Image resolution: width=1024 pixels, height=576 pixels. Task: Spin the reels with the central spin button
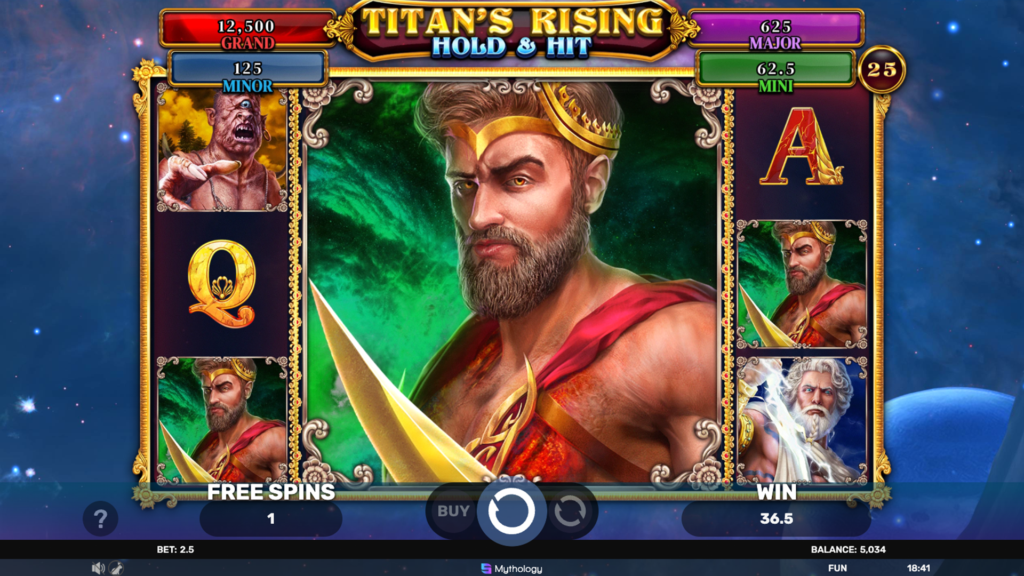(511, 512)
